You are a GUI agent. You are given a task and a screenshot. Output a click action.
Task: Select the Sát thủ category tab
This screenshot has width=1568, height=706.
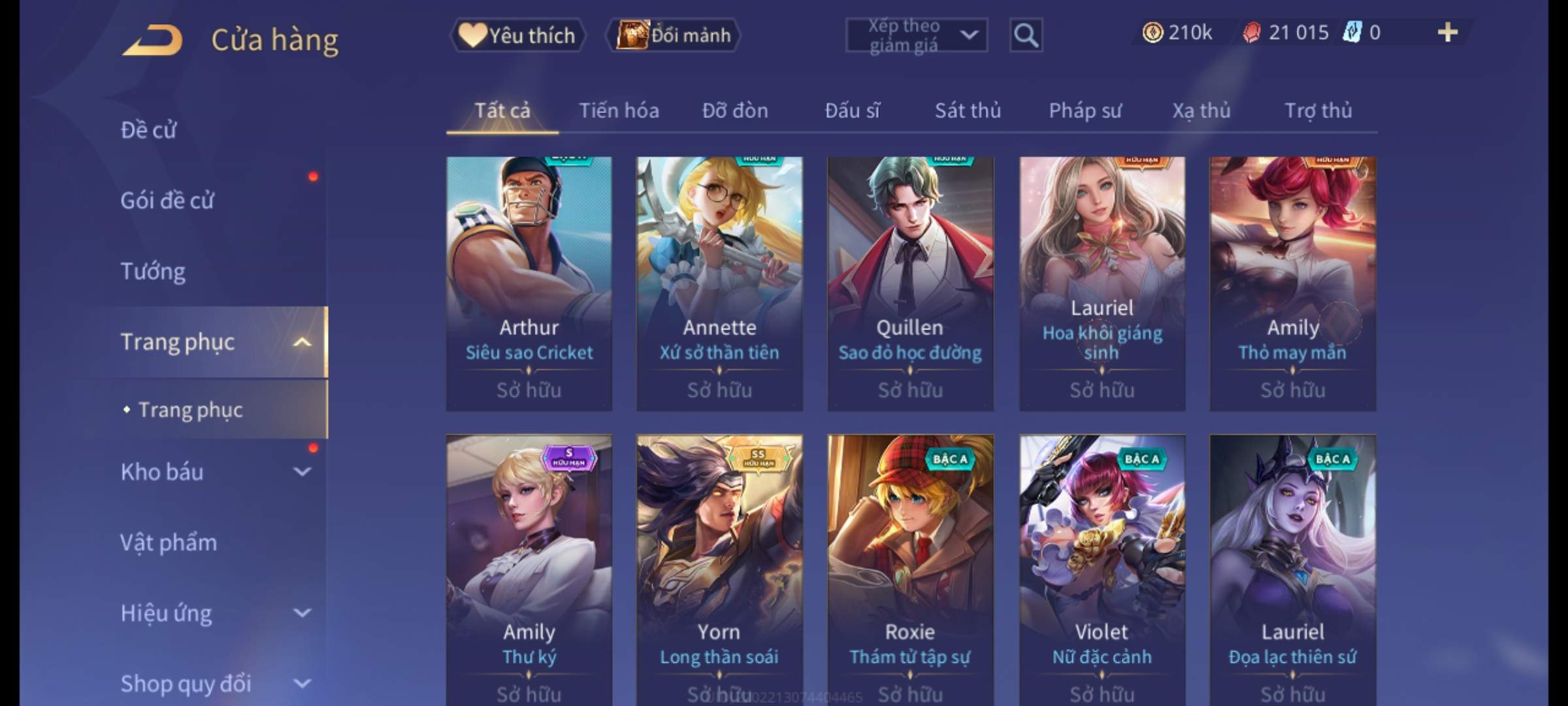[x=968, y=110]
